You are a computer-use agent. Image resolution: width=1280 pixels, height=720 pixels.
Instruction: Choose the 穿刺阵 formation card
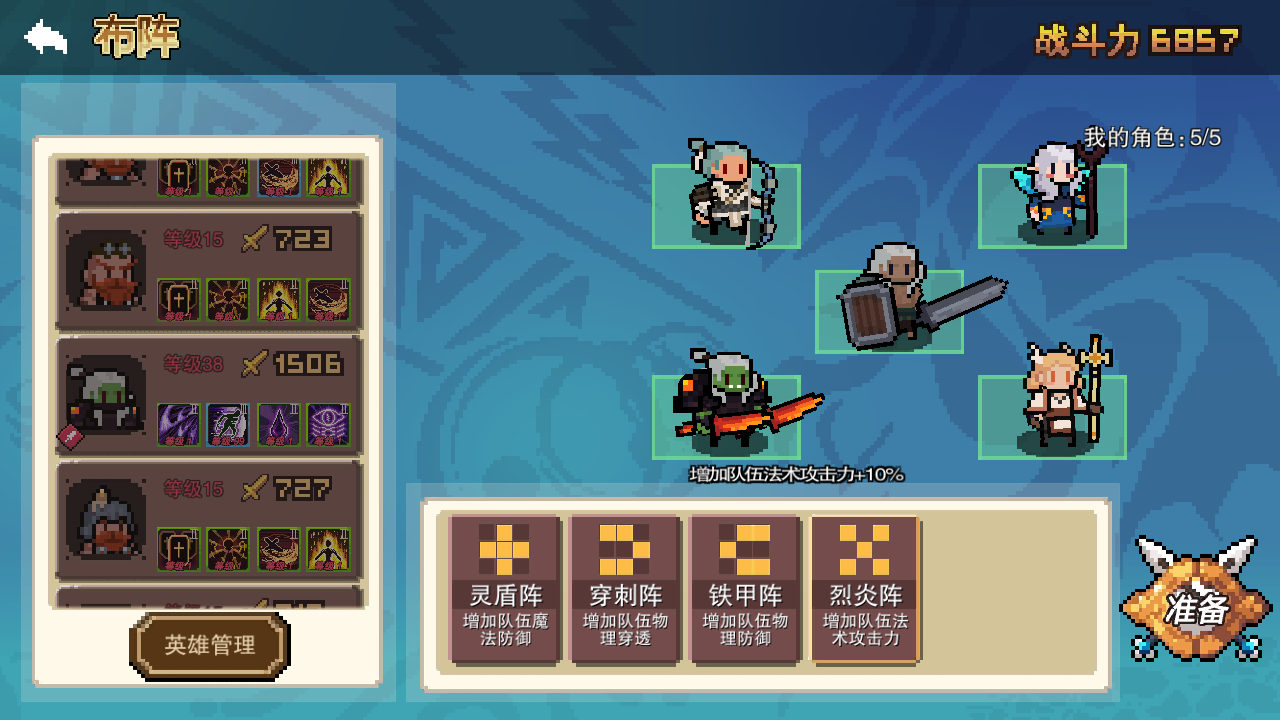[625, 589]
